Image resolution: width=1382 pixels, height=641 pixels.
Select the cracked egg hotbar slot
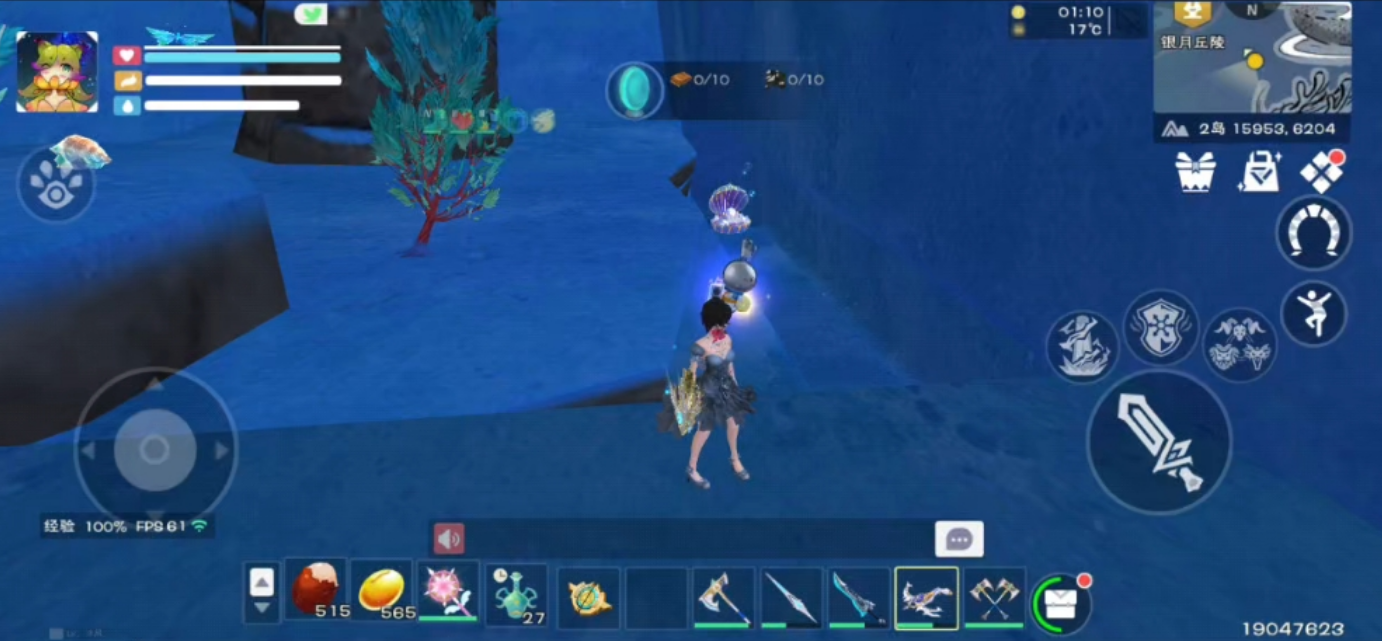pyautogui.click(x=316, y=590)
